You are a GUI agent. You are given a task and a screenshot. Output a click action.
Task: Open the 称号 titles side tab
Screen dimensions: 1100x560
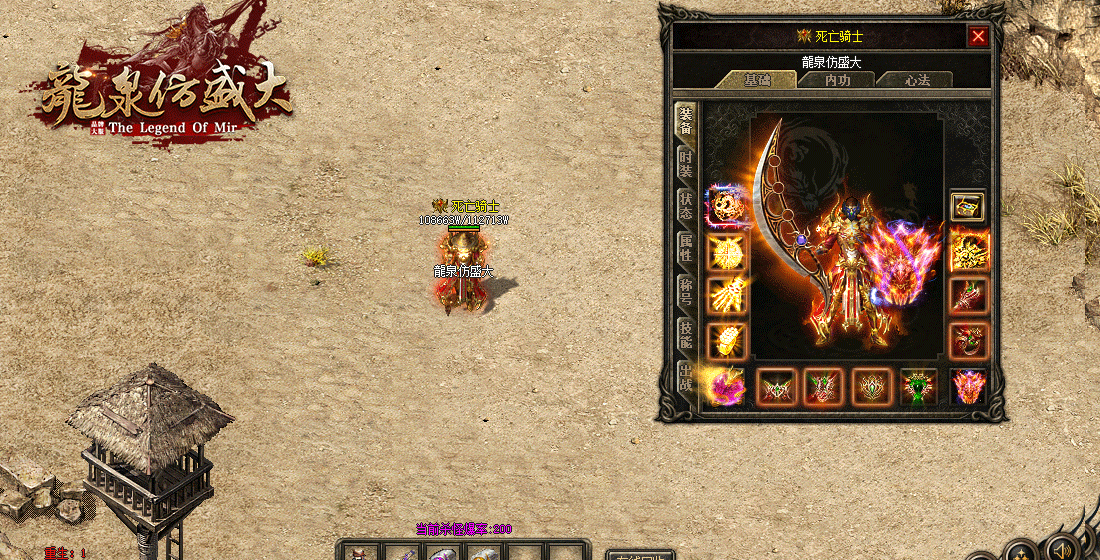[686, 291]
